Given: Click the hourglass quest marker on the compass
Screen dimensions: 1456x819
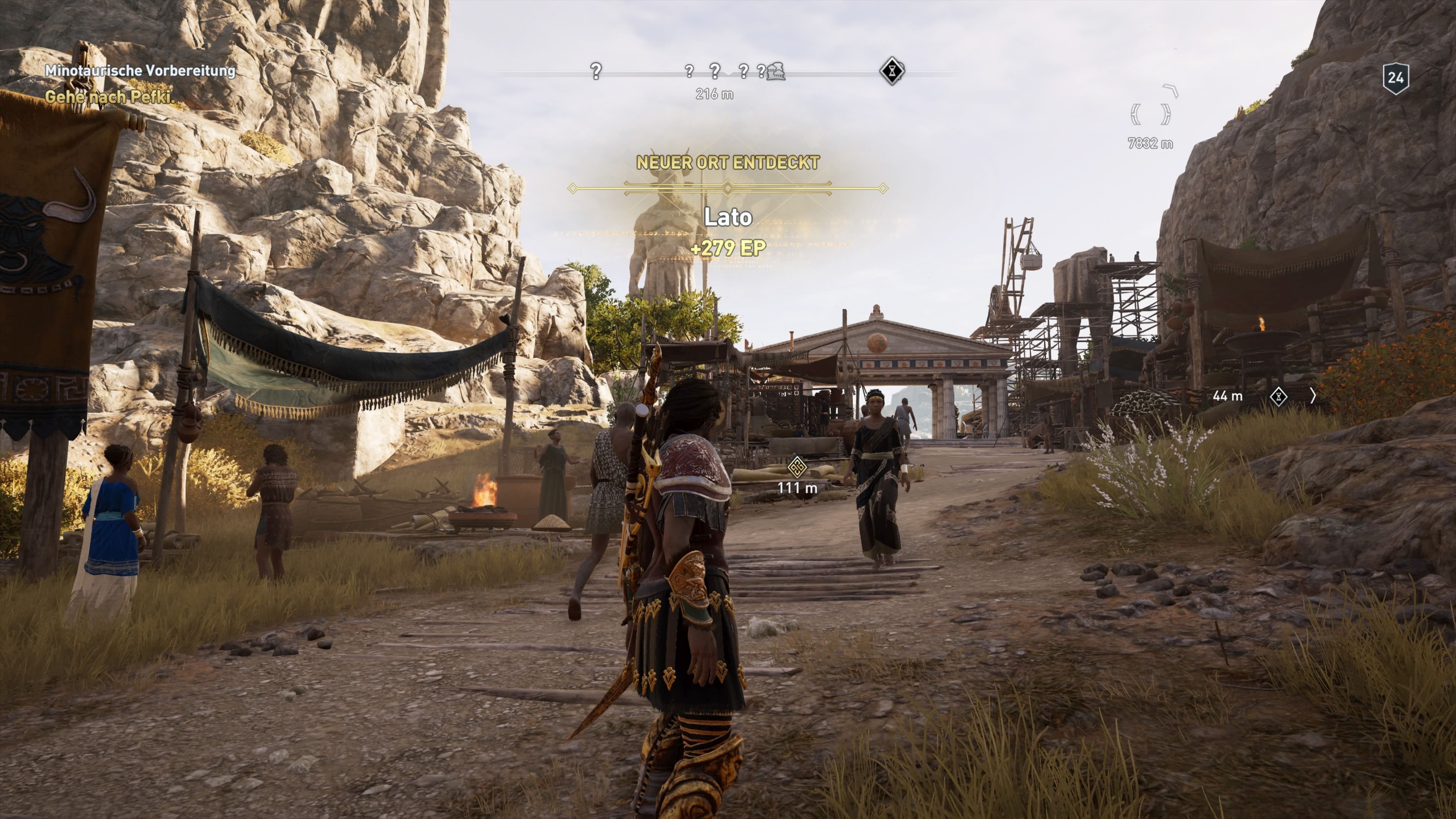Looking at the screenshot, I should 893,71.
